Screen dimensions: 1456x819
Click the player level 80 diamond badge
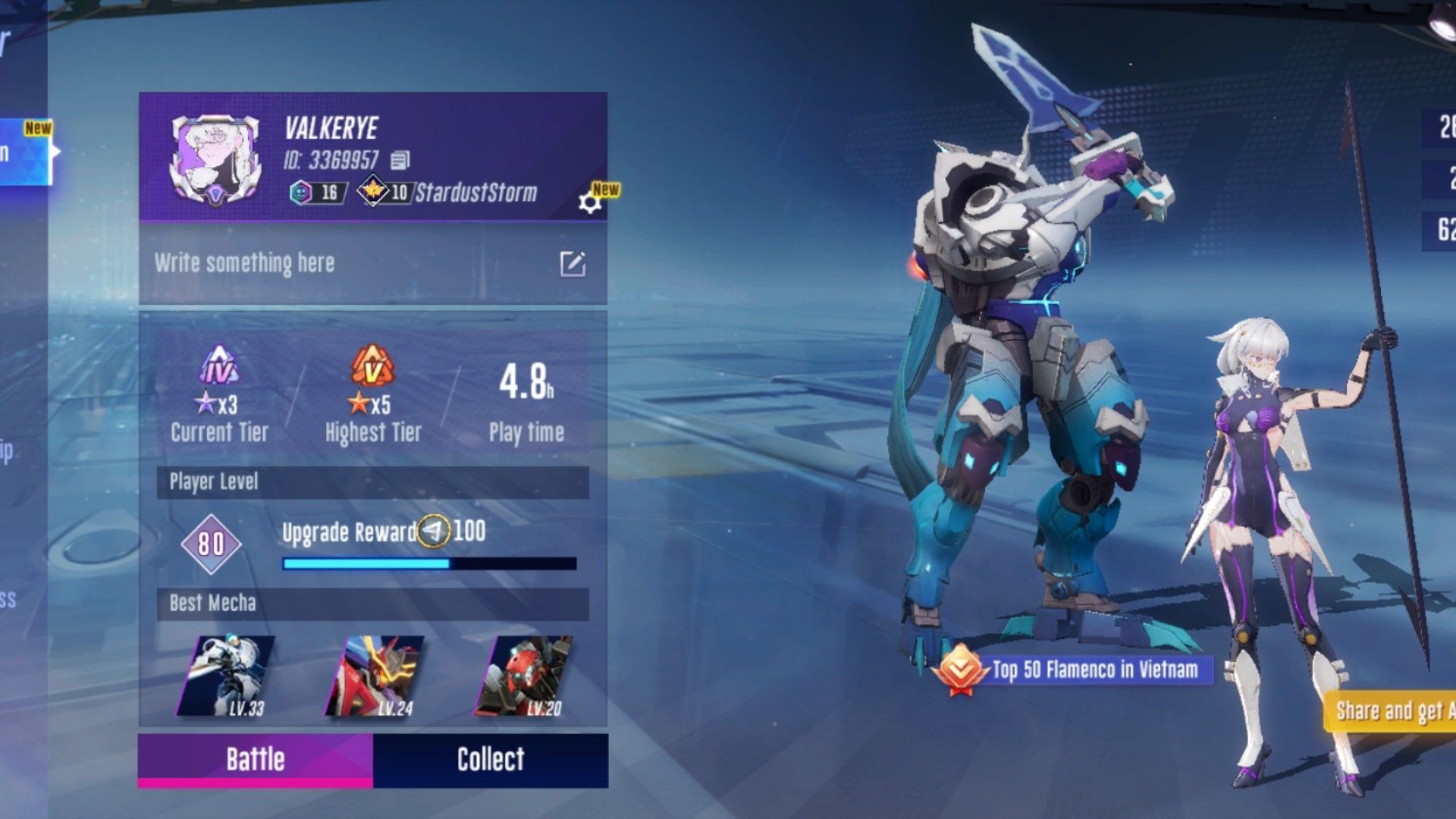[211, 543]
